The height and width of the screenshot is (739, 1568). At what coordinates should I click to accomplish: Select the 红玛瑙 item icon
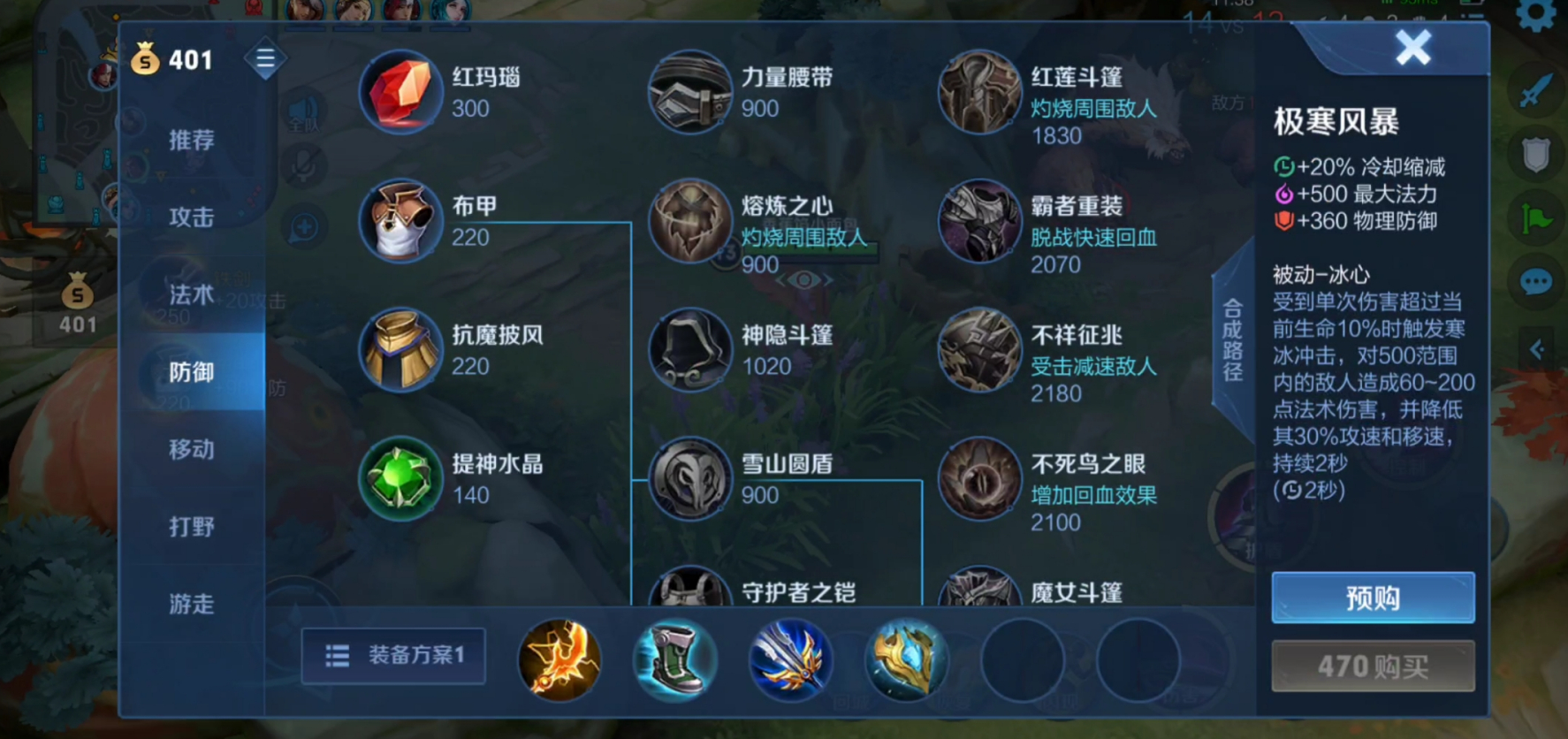tap(400, 92)
